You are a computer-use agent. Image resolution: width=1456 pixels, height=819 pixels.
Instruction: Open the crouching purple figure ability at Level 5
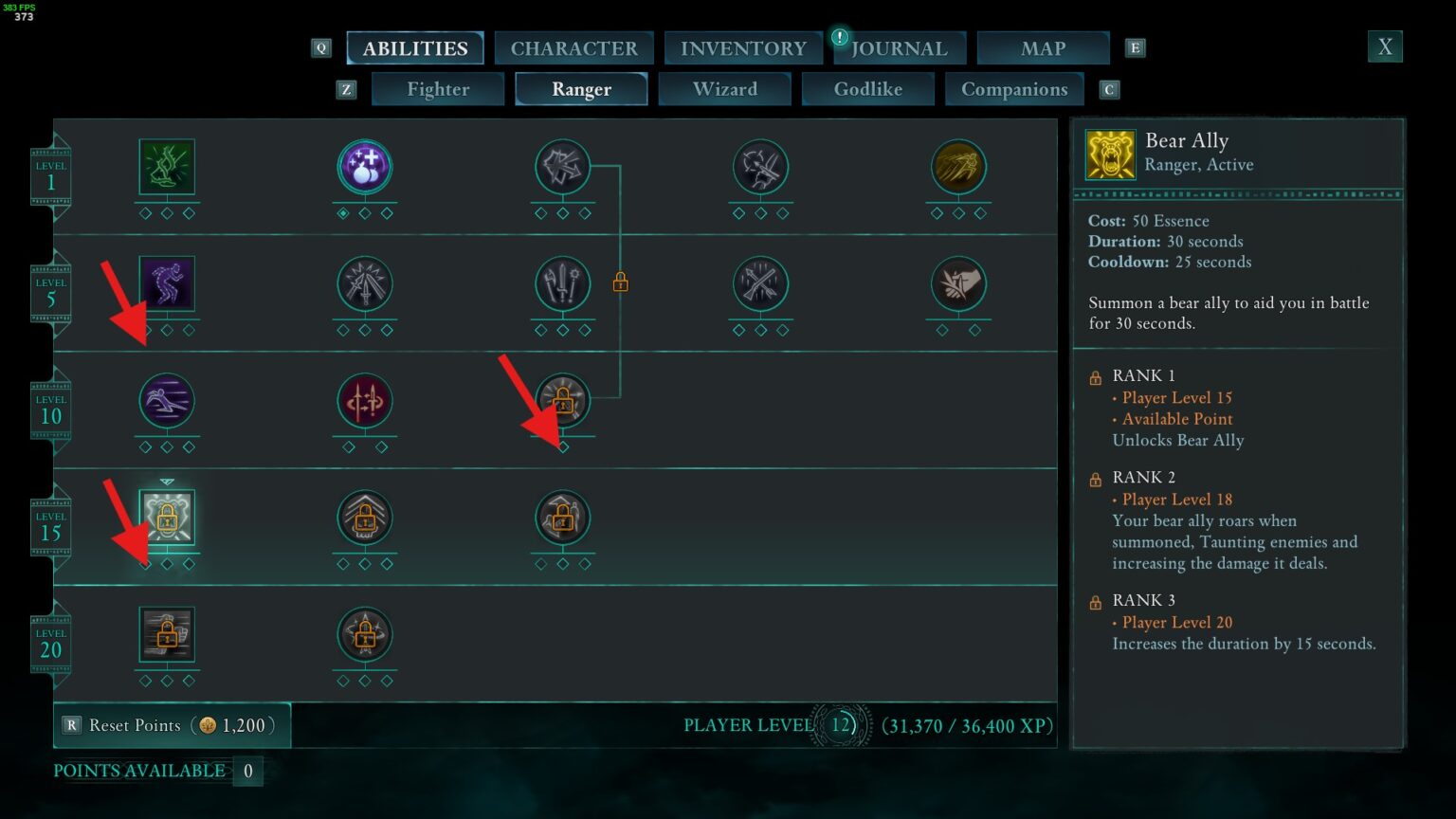coord(167,282)
